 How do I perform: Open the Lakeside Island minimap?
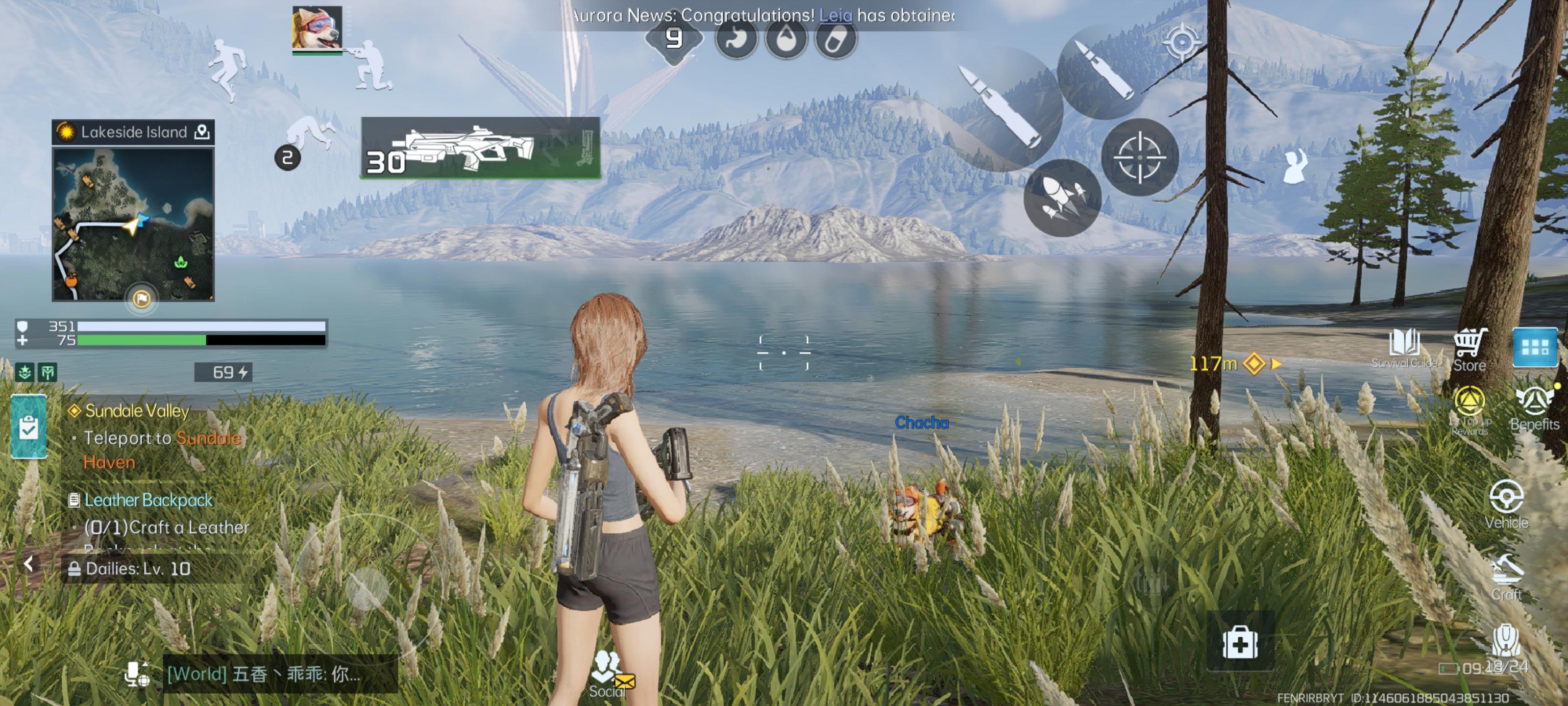click(x=133, y=224)
